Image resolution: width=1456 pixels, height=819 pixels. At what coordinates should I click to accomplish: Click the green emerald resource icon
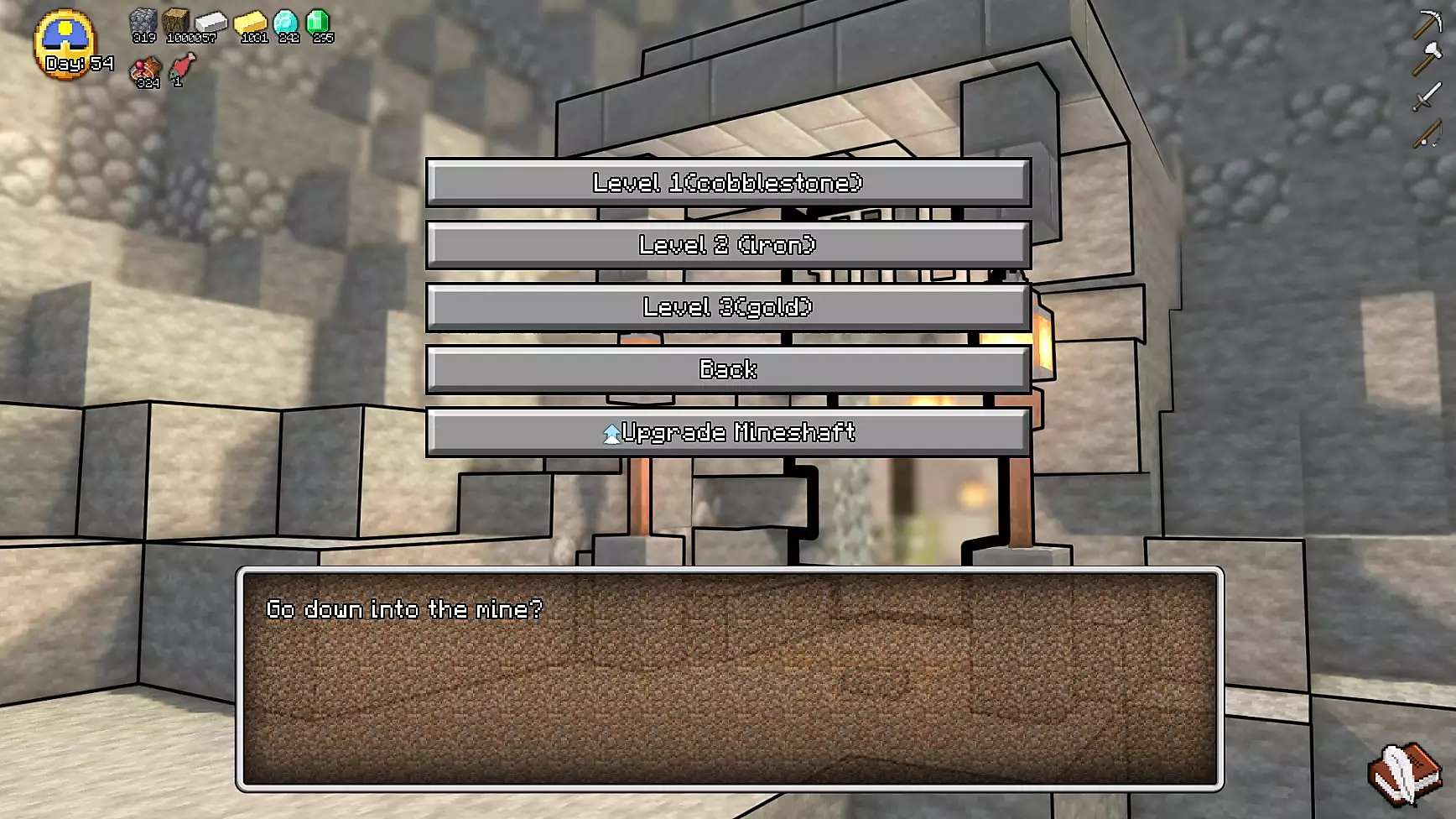318,23
